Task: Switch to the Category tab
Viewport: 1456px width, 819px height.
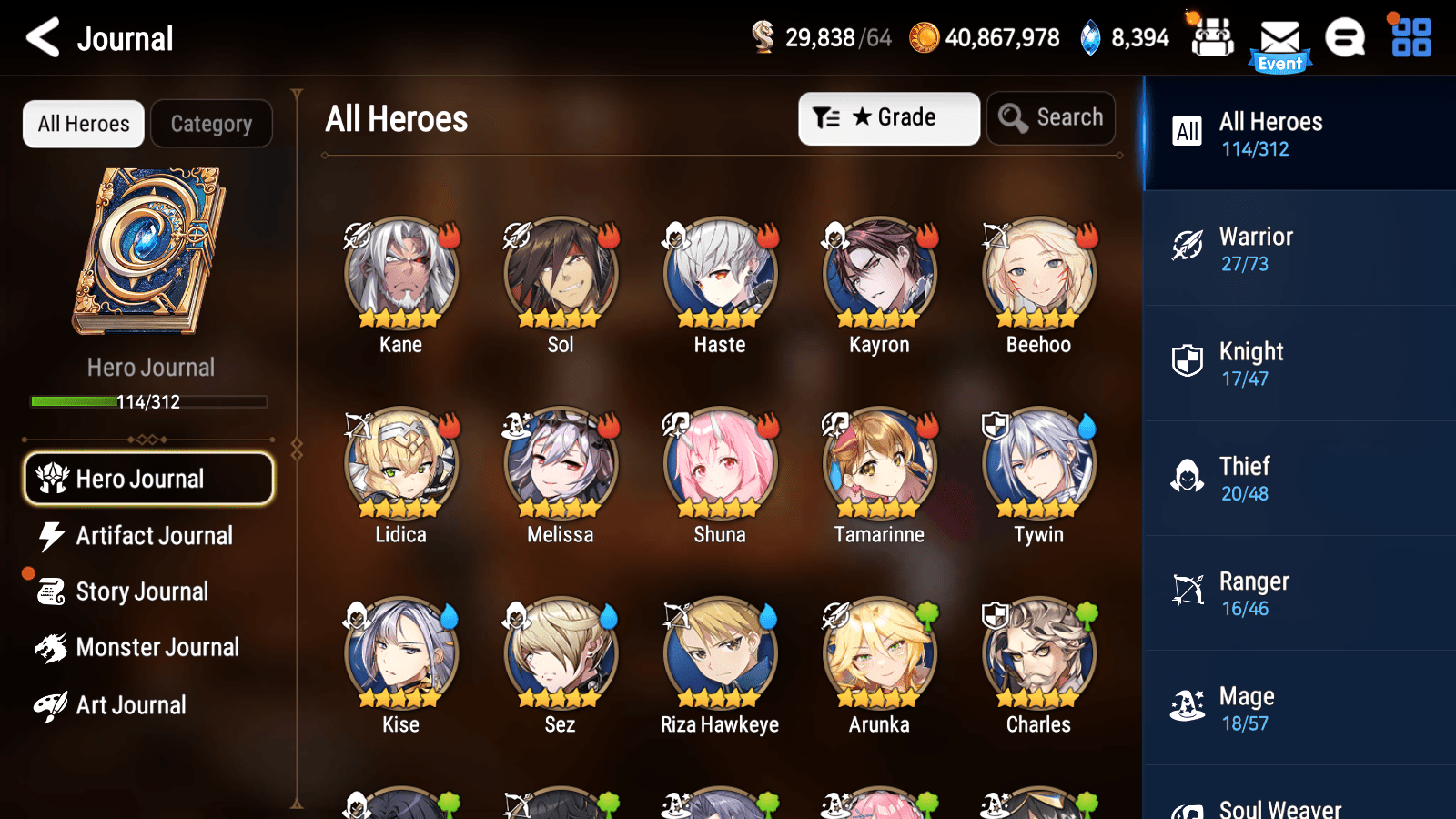Action: pos(211,124)
